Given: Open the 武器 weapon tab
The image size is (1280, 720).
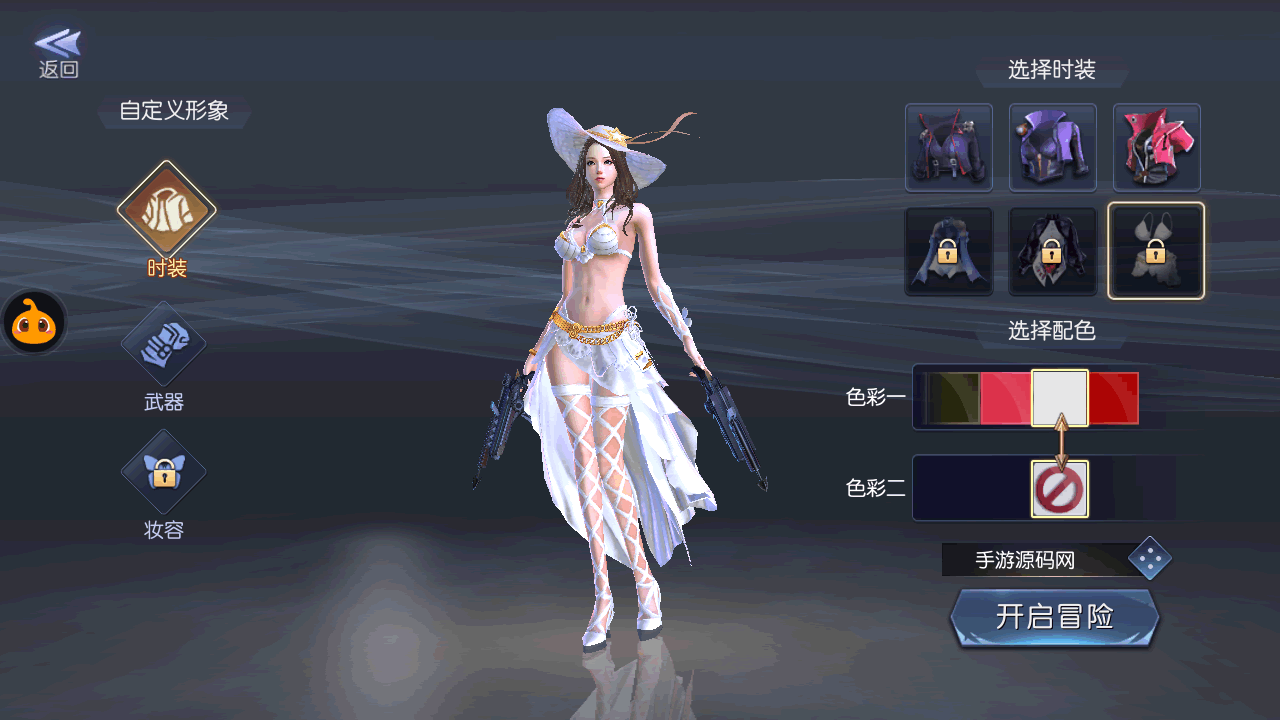Looking at the screenshot, I should point(164,346).
